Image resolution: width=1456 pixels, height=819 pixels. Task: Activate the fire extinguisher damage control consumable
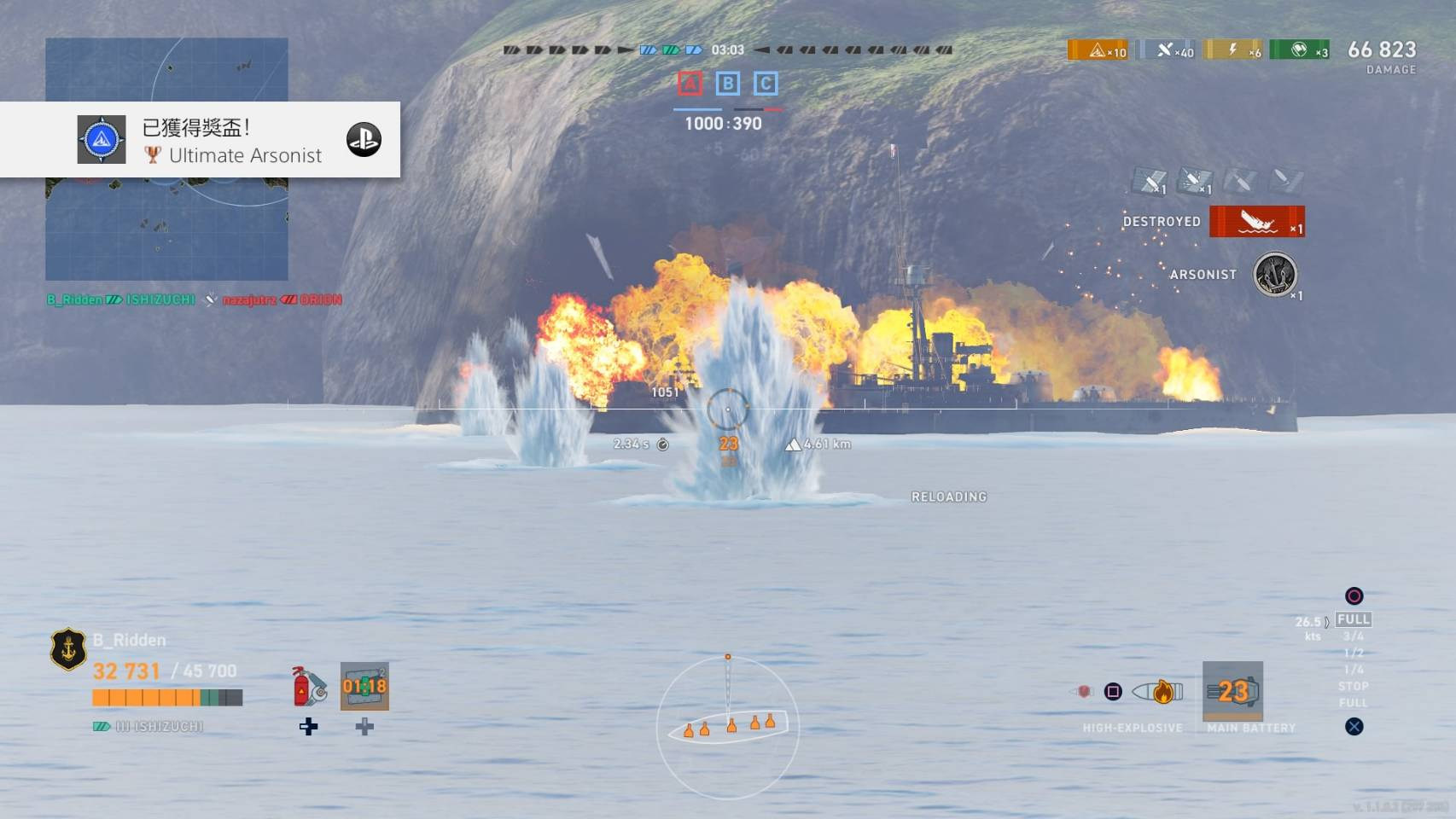(x=309, y=687)
